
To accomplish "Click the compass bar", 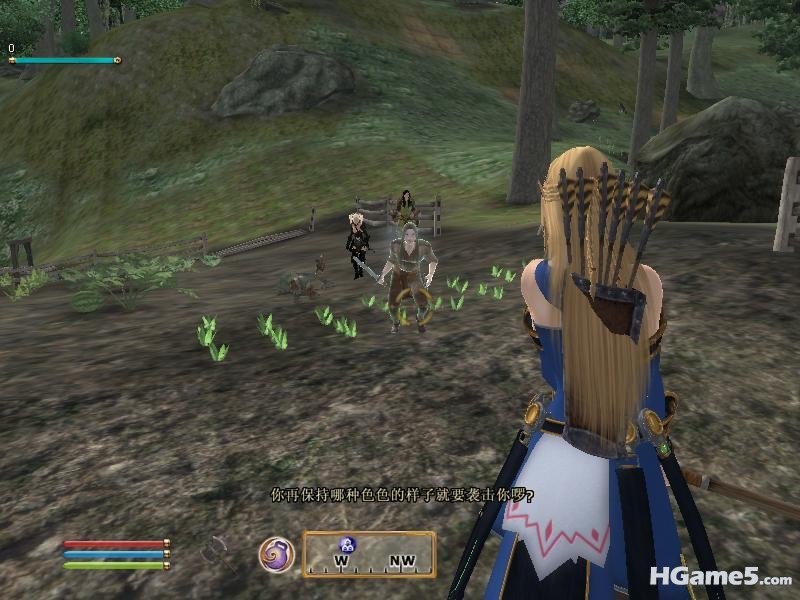I will pyautogui.click(x=369, y=555).
